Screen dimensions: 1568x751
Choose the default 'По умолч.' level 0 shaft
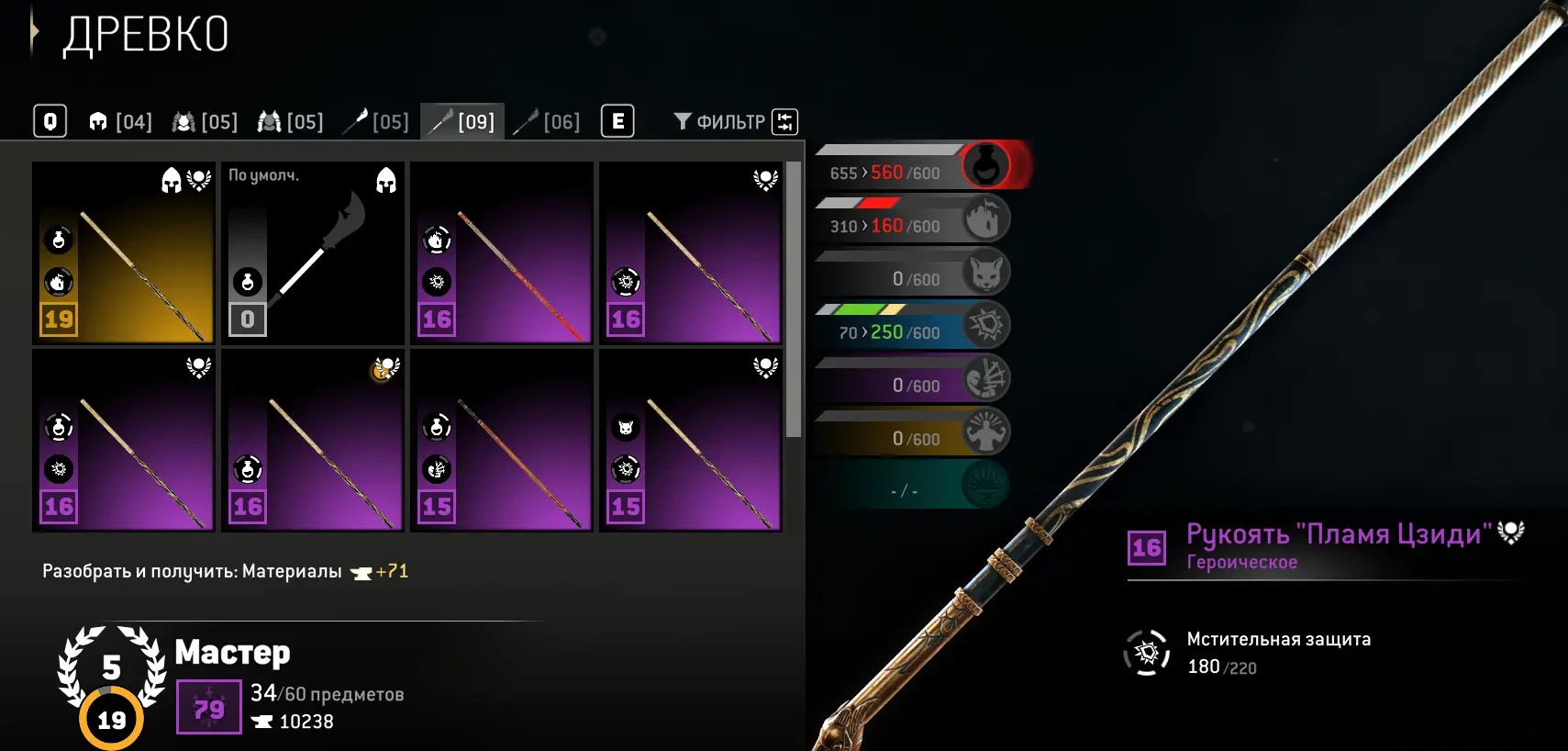[x=313, y=252]
